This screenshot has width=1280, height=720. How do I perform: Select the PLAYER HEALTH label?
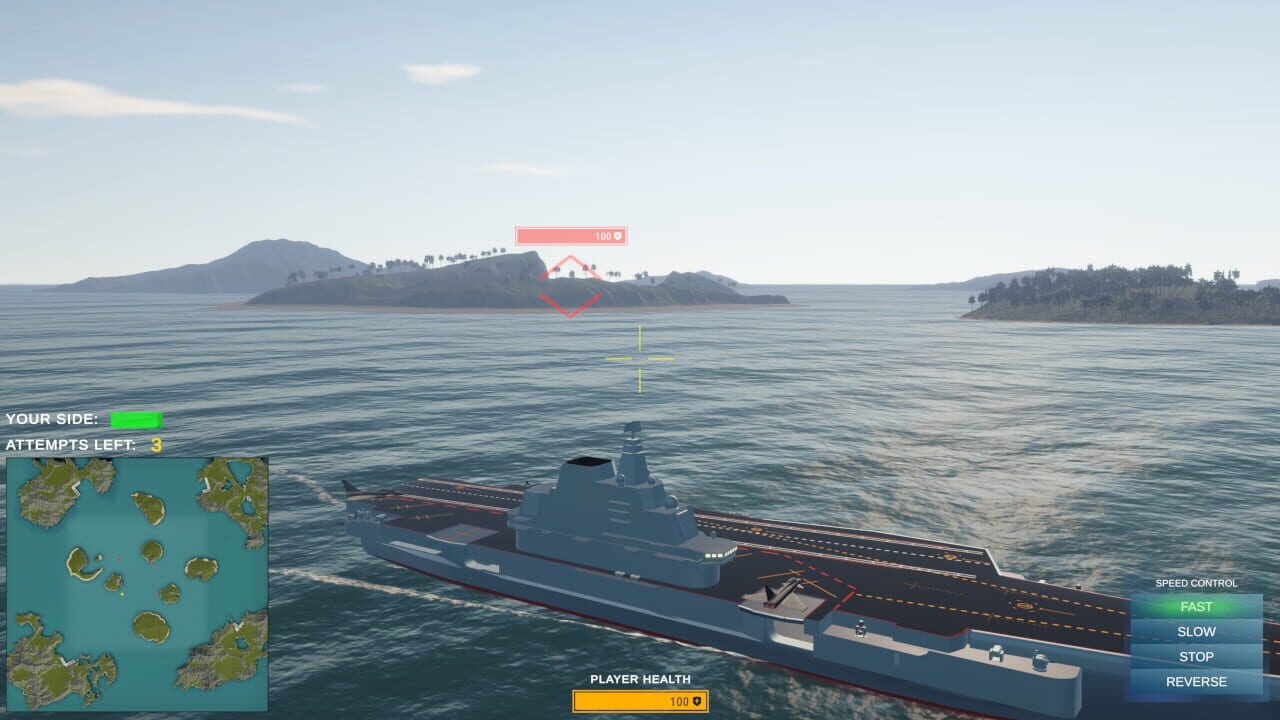638,680
